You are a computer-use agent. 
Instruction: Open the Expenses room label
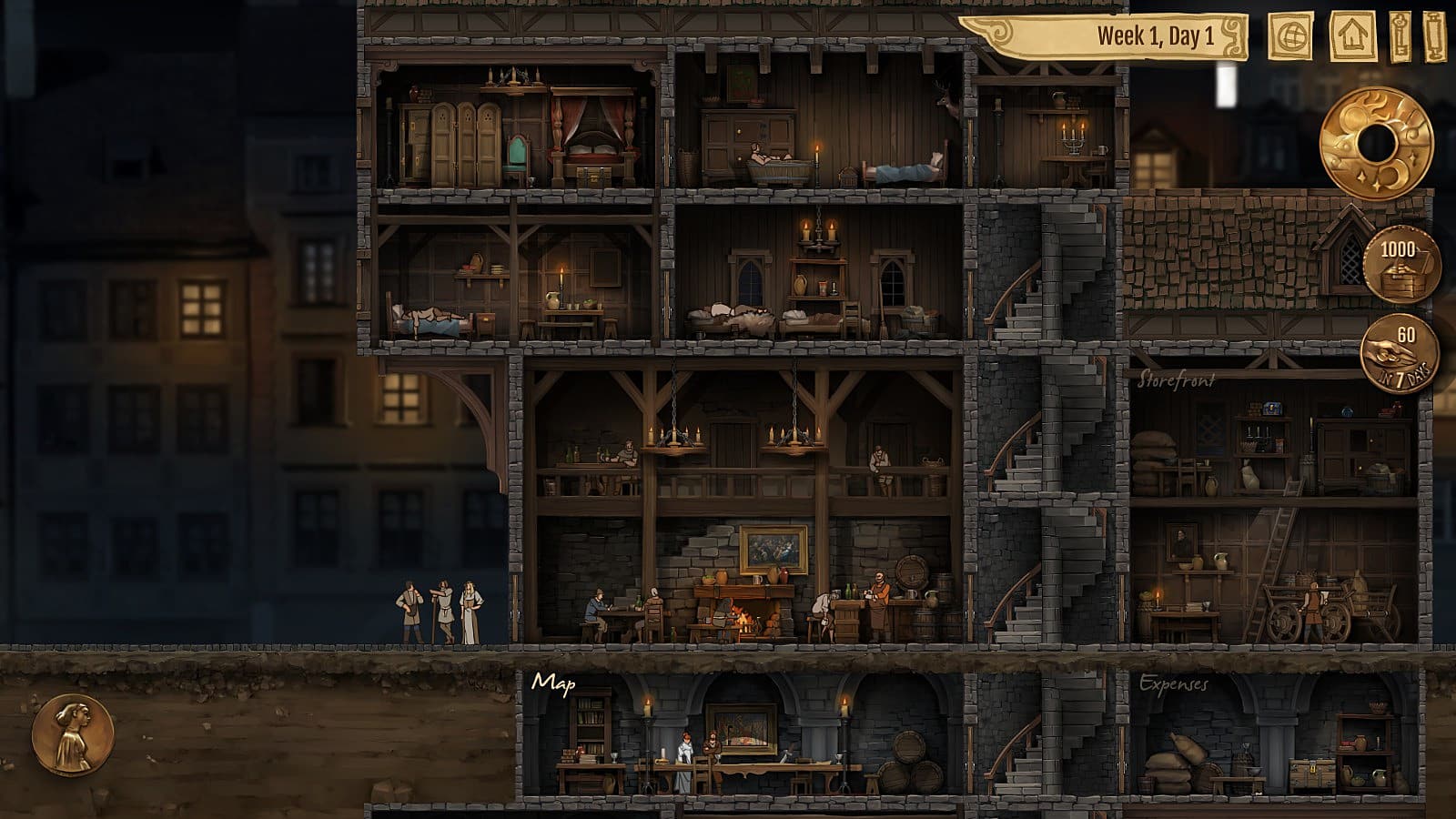pos(1174,684)
